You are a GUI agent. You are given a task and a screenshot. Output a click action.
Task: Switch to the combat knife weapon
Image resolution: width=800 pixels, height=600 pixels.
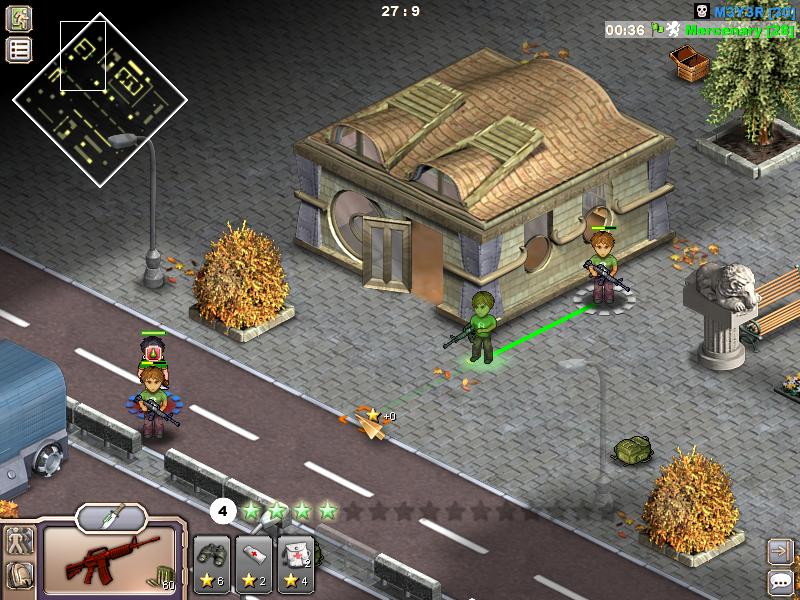click(x=111, y=516)
